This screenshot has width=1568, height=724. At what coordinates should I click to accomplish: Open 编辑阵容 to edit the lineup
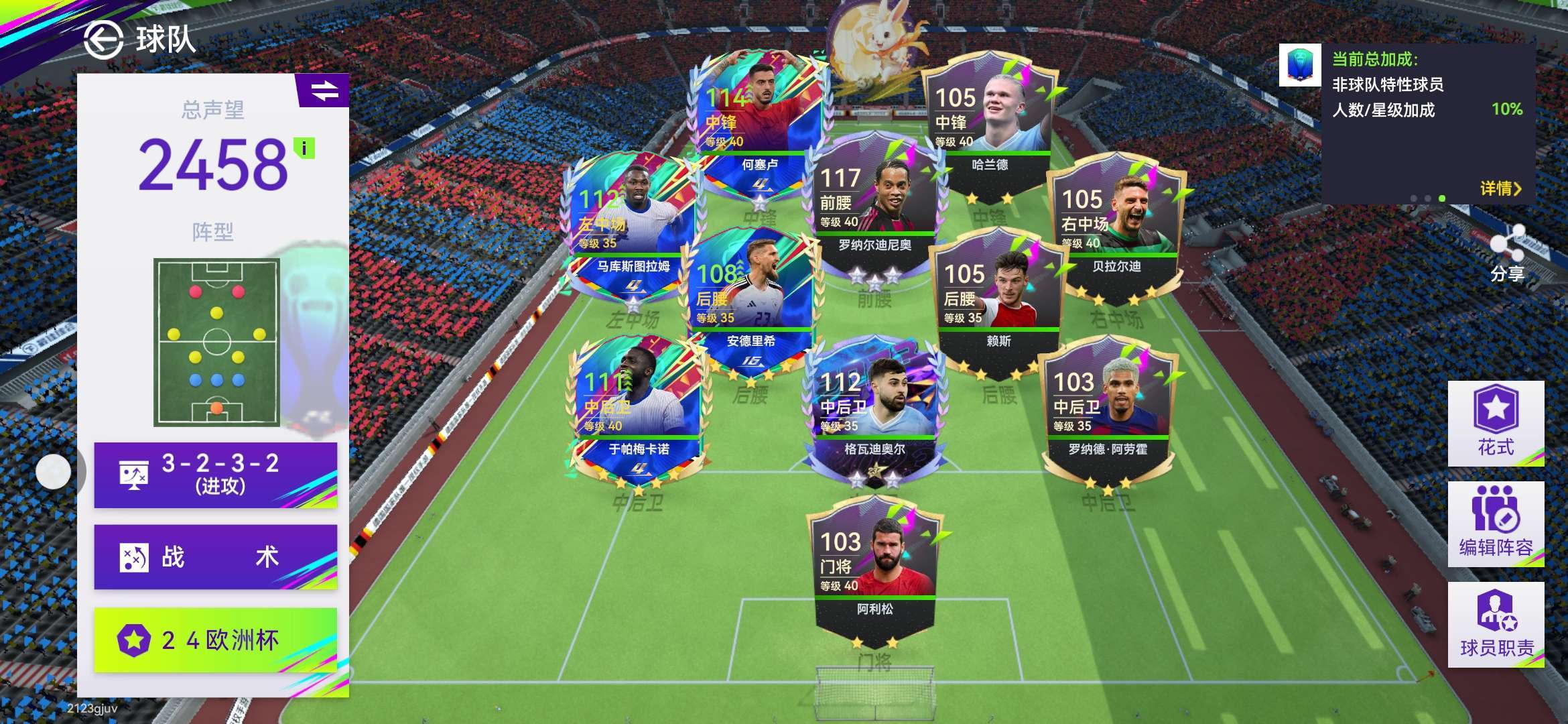(1496, 524)
